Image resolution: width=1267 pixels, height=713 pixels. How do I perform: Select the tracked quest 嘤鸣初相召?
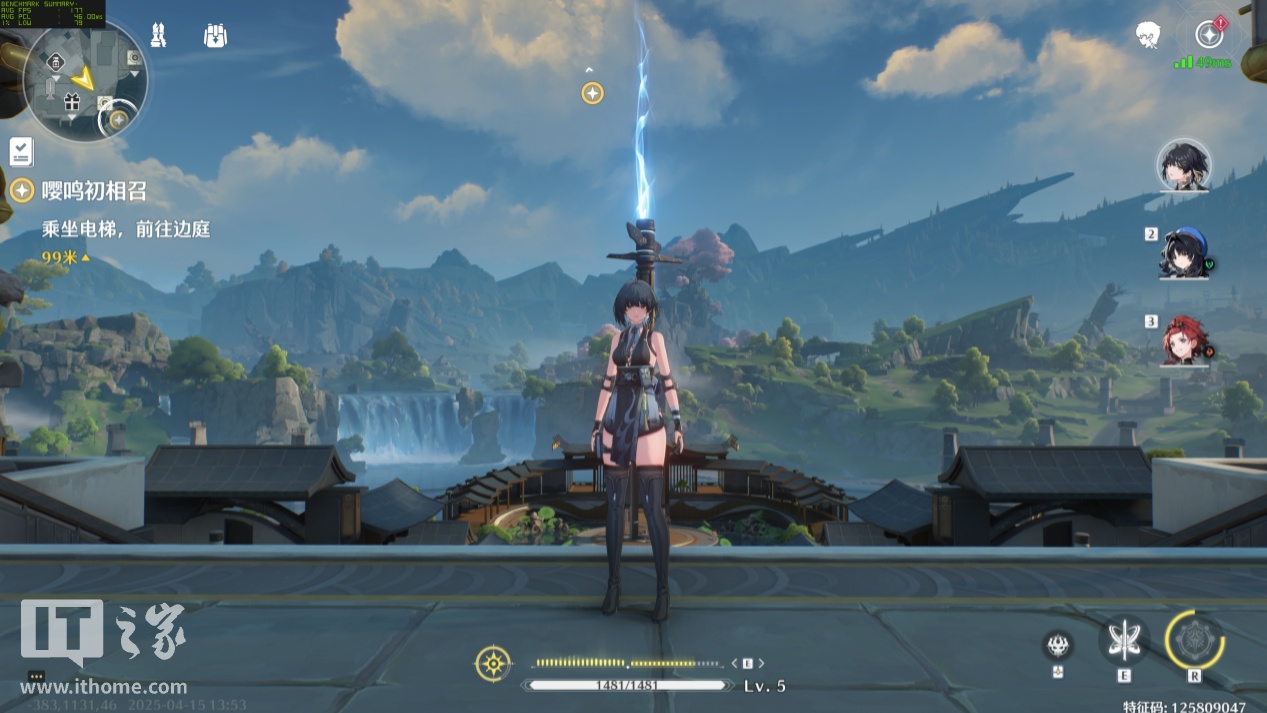(79, 191)
